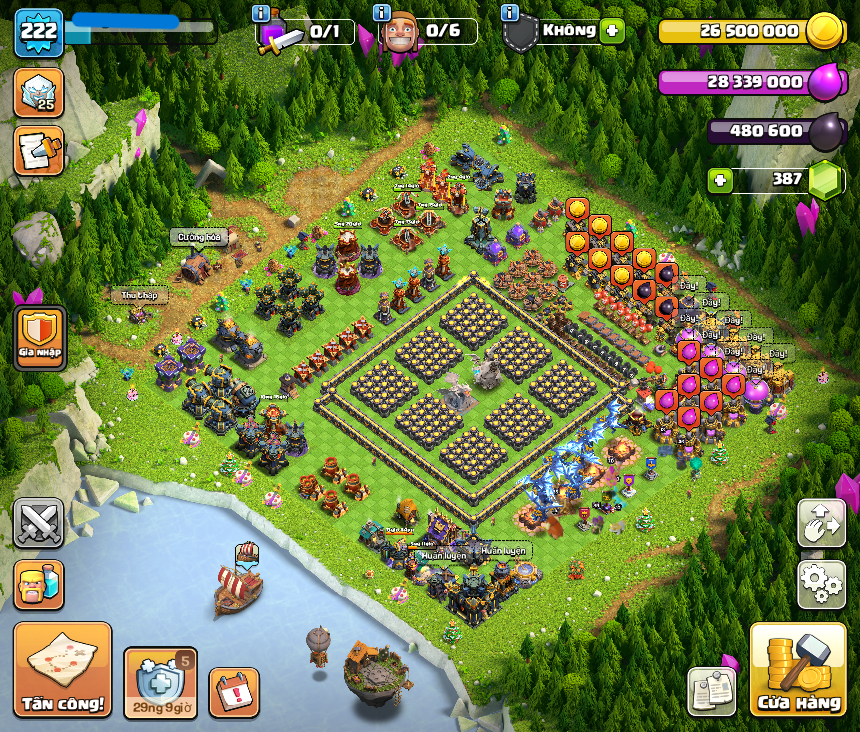Click the level 222 experience badge

coord(39,33)
